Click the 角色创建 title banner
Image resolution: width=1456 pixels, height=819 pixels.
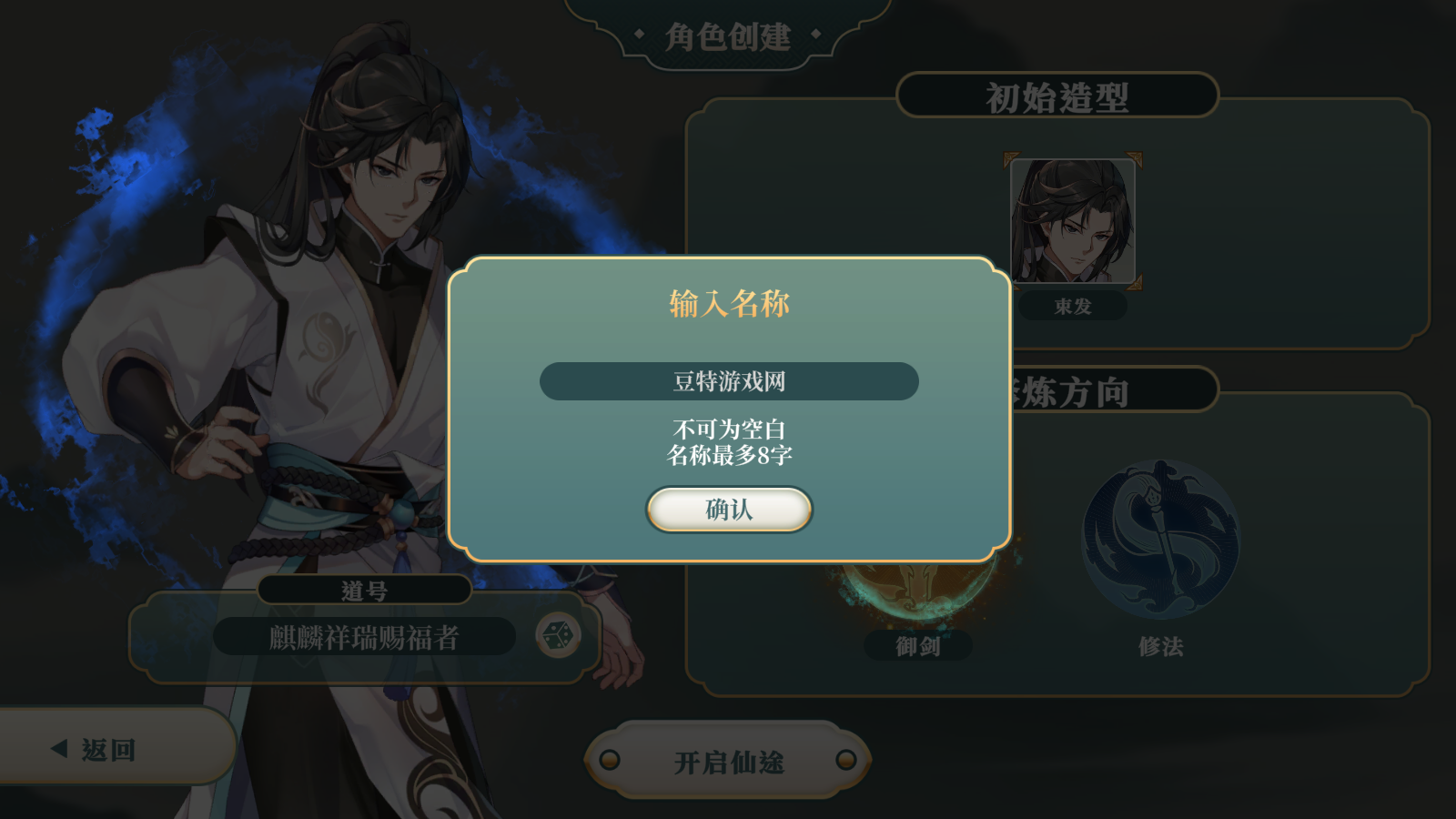coord(728,36)
